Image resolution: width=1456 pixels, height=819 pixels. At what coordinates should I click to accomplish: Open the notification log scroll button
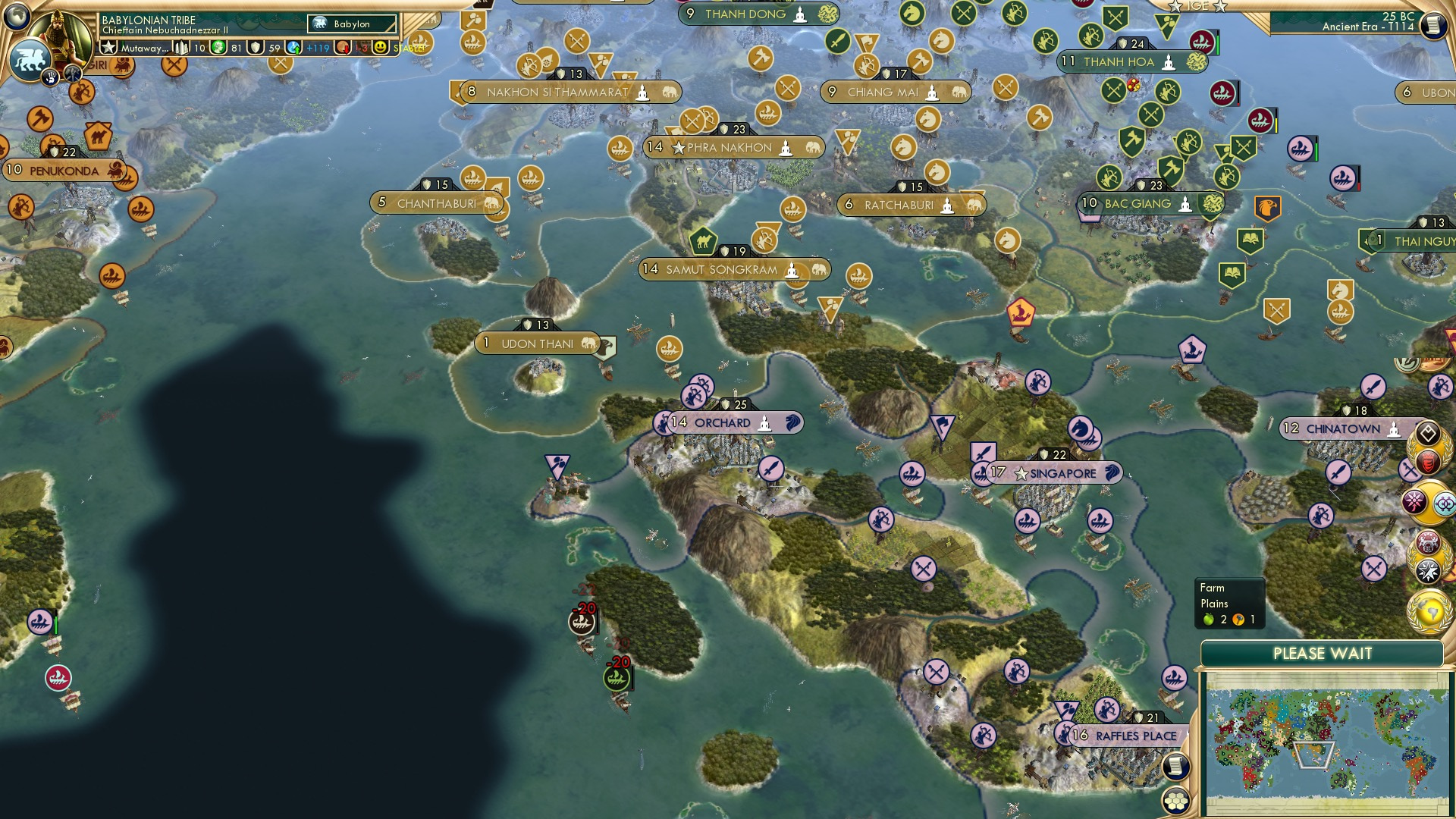1176,766
